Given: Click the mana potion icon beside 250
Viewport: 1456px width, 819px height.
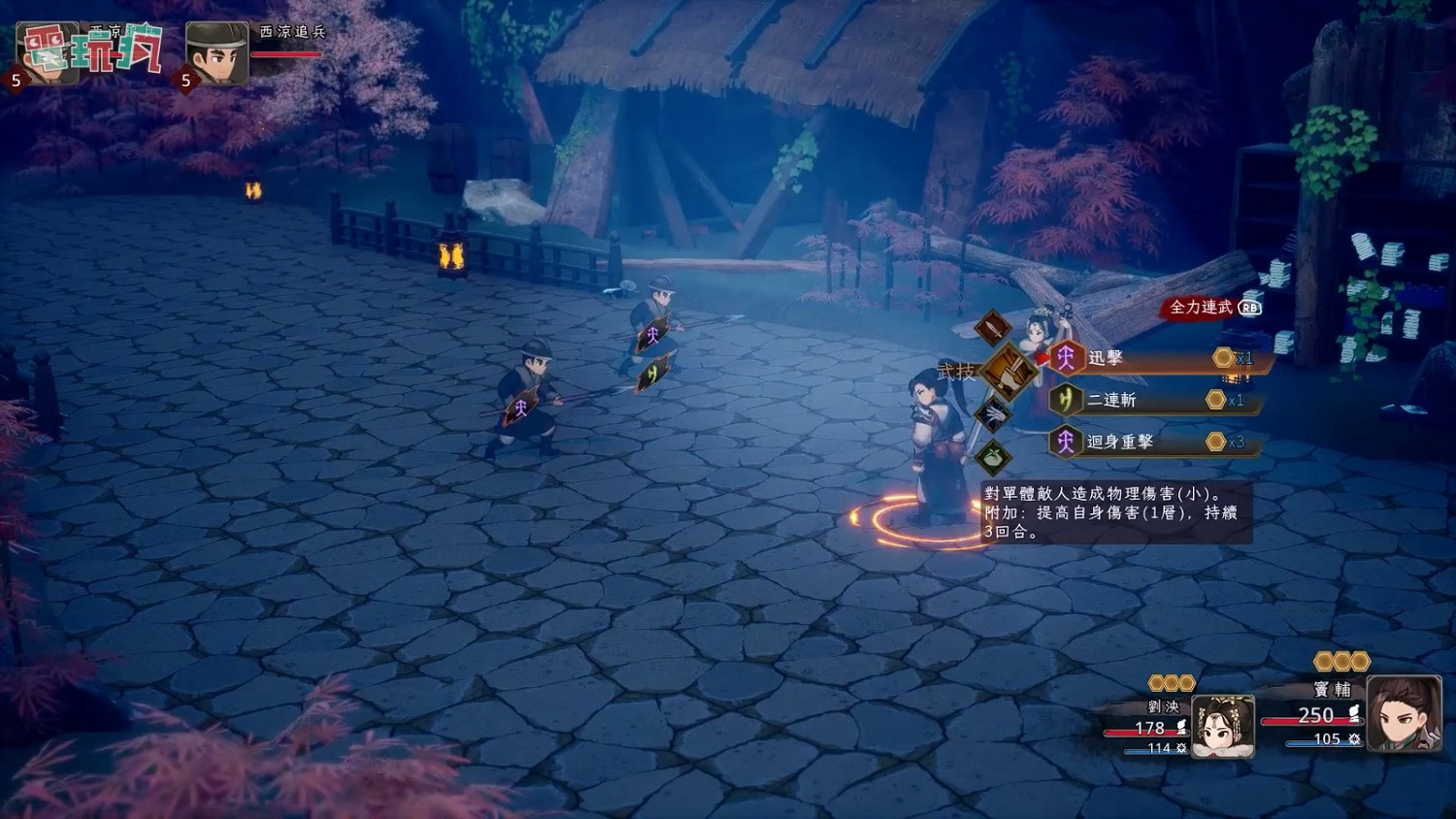Looking at the screenshot, I should [1354, 713].
